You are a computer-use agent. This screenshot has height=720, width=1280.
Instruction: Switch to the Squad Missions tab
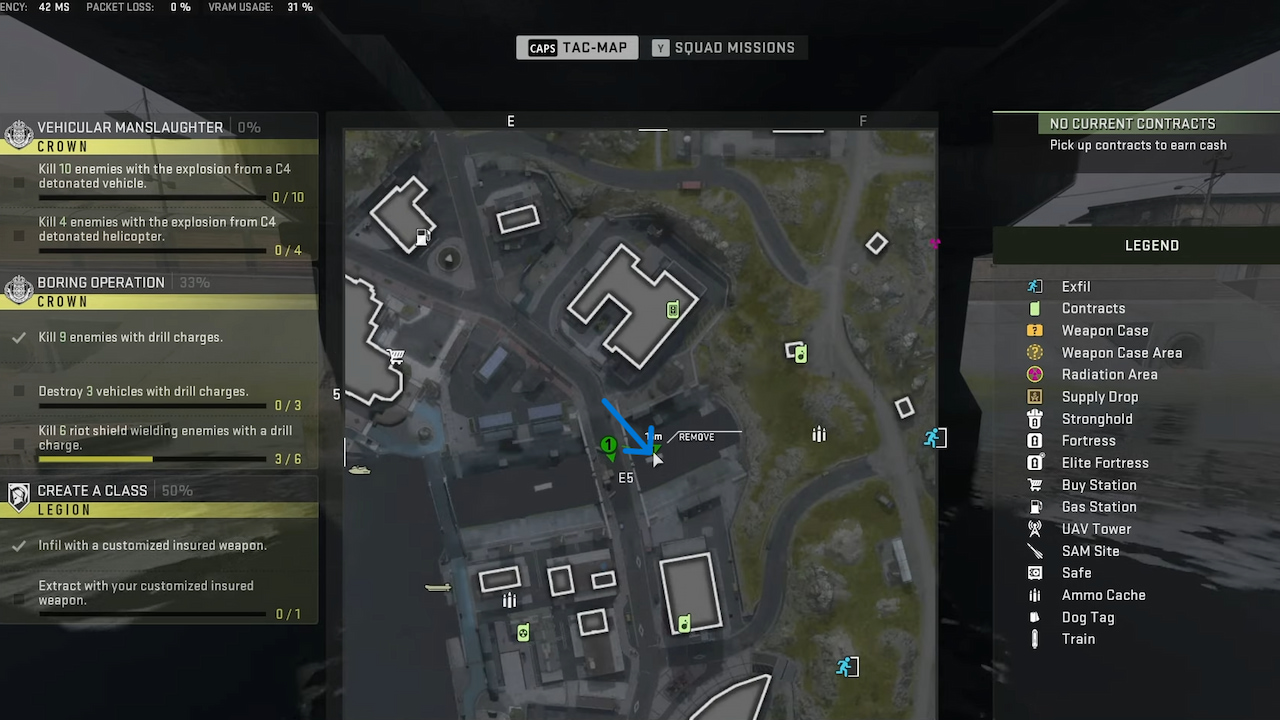[x=726, y=47]
